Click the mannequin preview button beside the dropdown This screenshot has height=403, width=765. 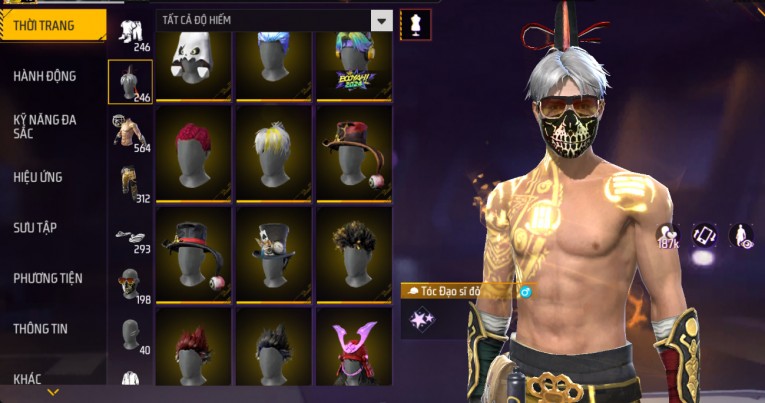pyautogui.click(x=415, y=24)
